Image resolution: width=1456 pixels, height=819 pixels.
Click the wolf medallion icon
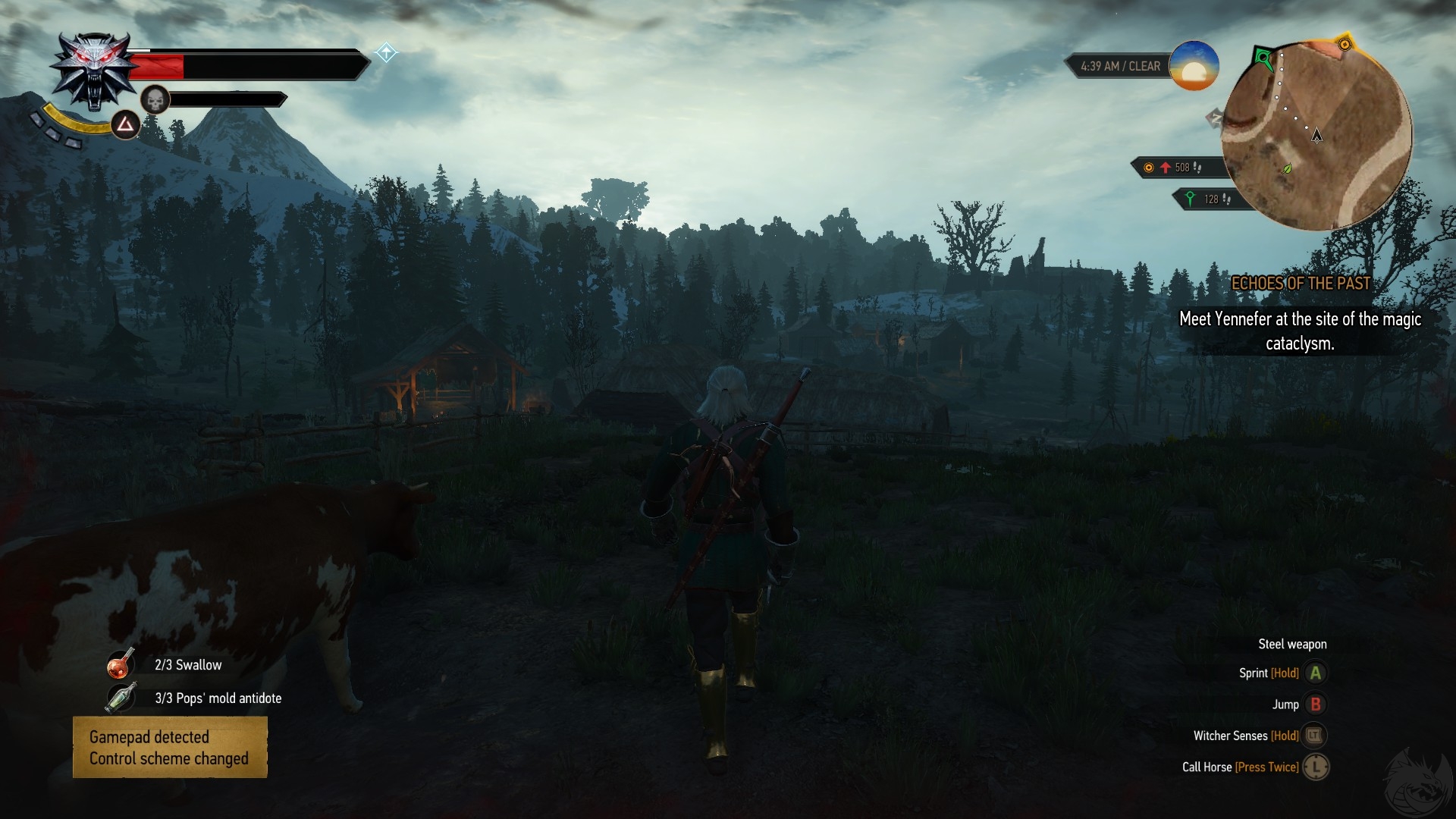(94, 72)
